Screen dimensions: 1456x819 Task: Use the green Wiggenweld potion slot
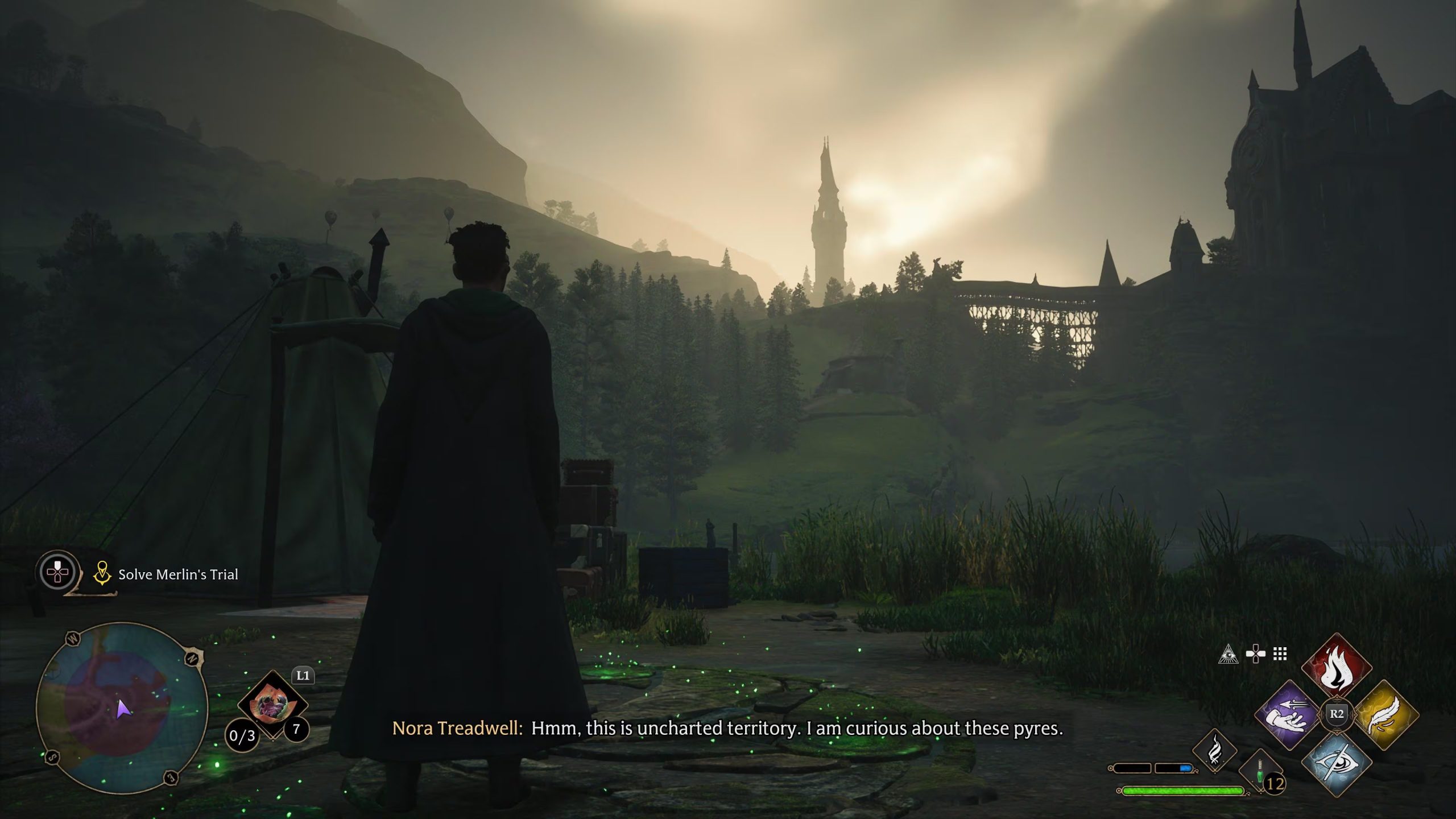click(1260, 772)
